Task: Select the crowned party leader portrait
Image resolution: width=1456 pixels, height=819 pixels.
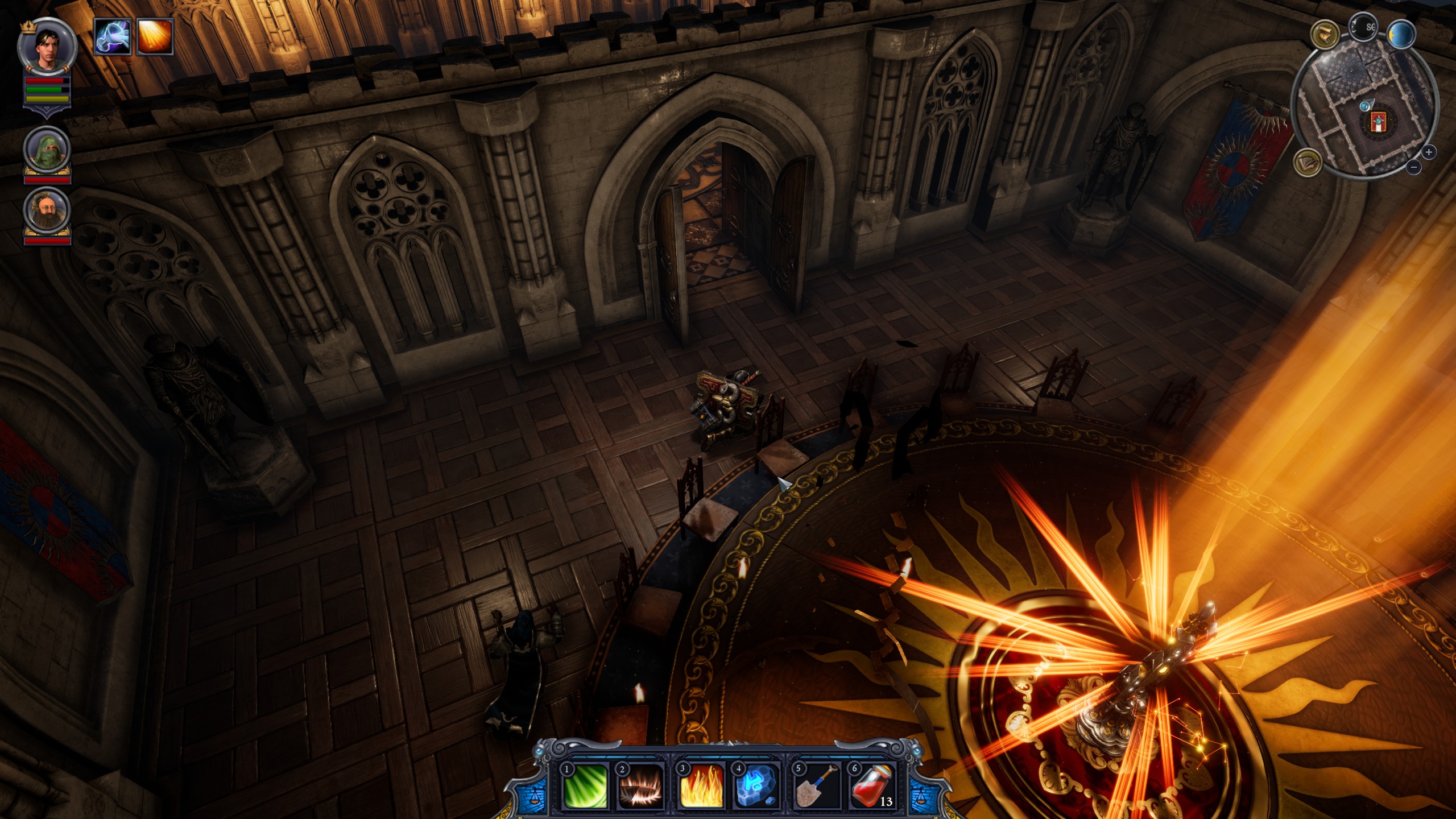Action: pyautogui.click(x=47, y=48)
